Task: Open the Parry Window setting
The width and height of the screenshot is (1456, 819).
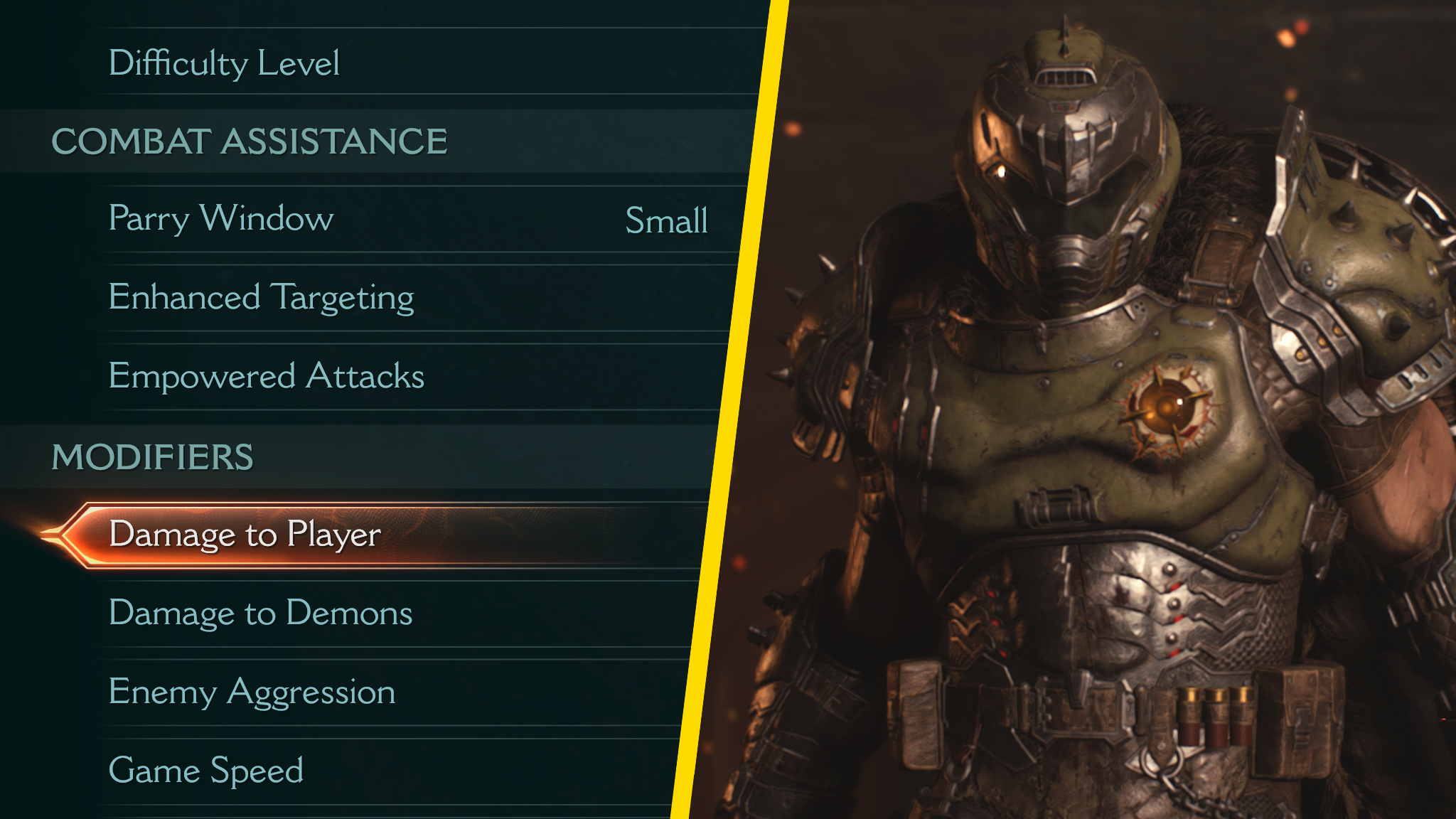Action: (220, 219)
